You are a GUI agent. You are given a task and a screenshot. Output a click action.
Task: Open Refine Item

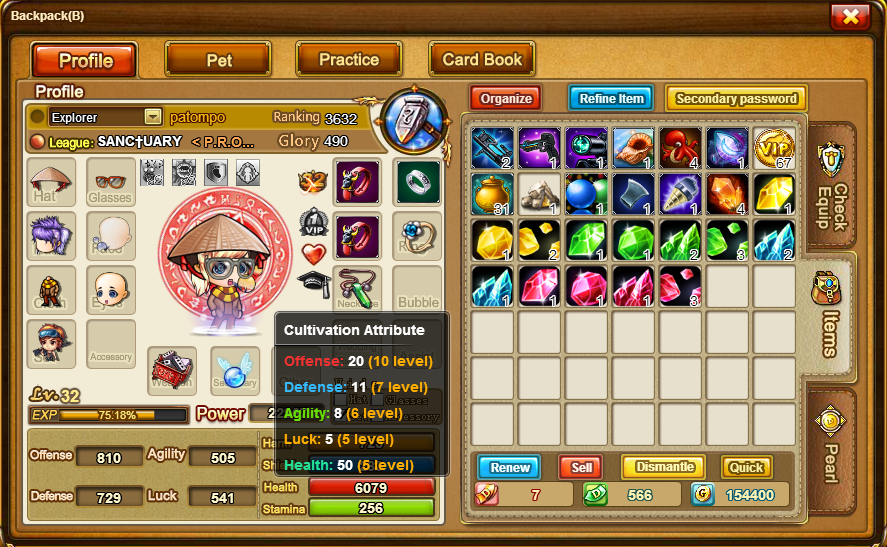[x=611, y=98]
